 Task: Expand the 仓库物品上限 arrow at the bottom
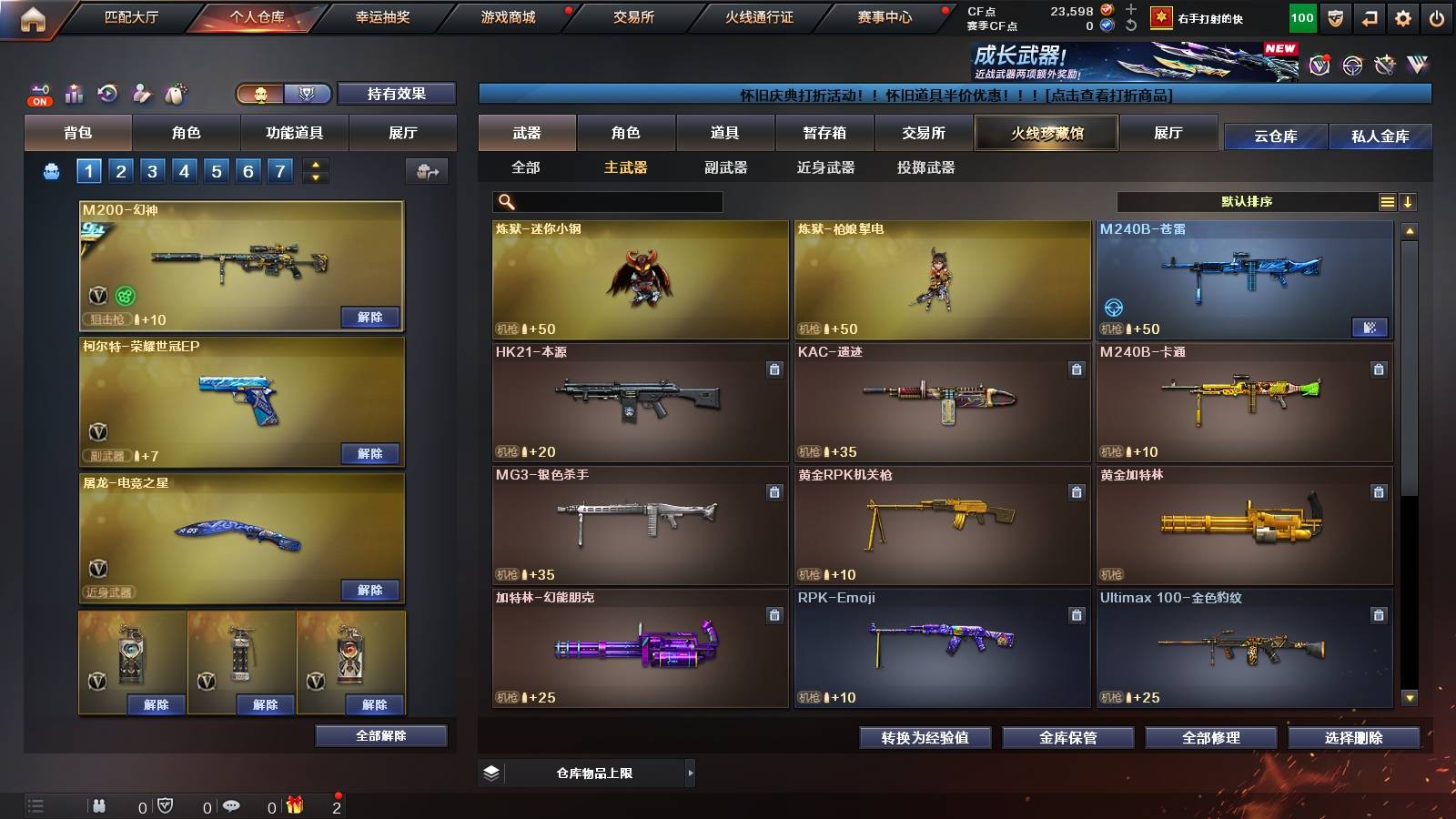pos(692,773)
